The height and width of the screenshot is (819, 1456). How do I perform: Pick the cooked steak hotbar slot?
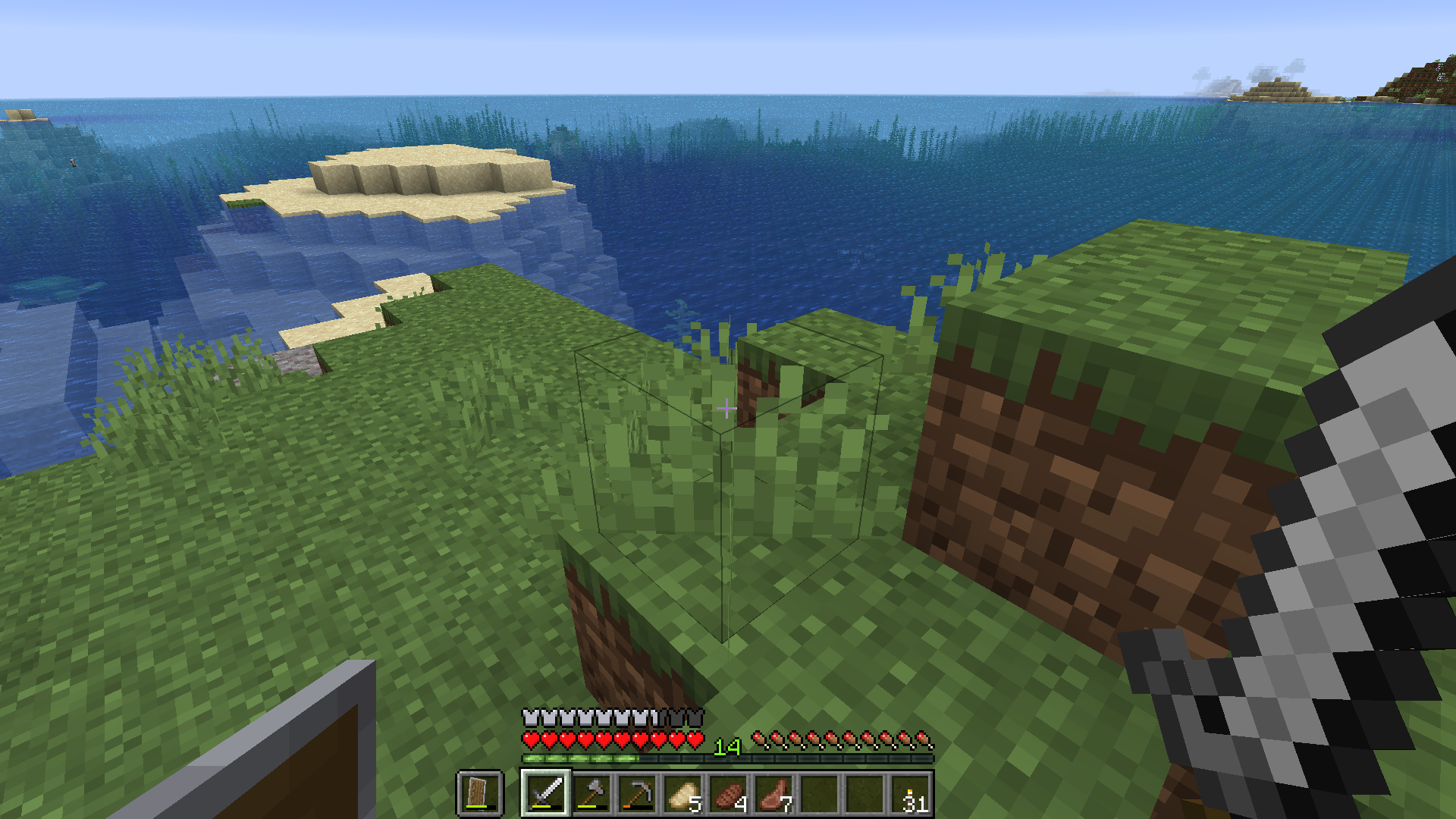(x=728, y=793)
